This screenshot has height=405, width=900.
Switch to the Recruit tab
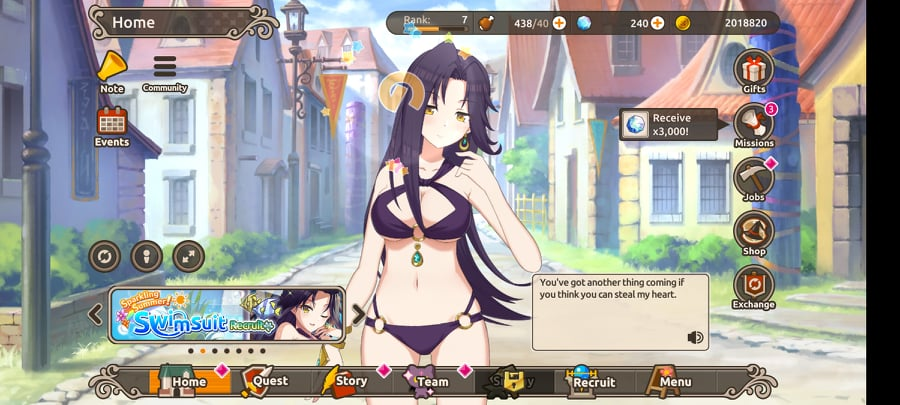coord(590,381)
